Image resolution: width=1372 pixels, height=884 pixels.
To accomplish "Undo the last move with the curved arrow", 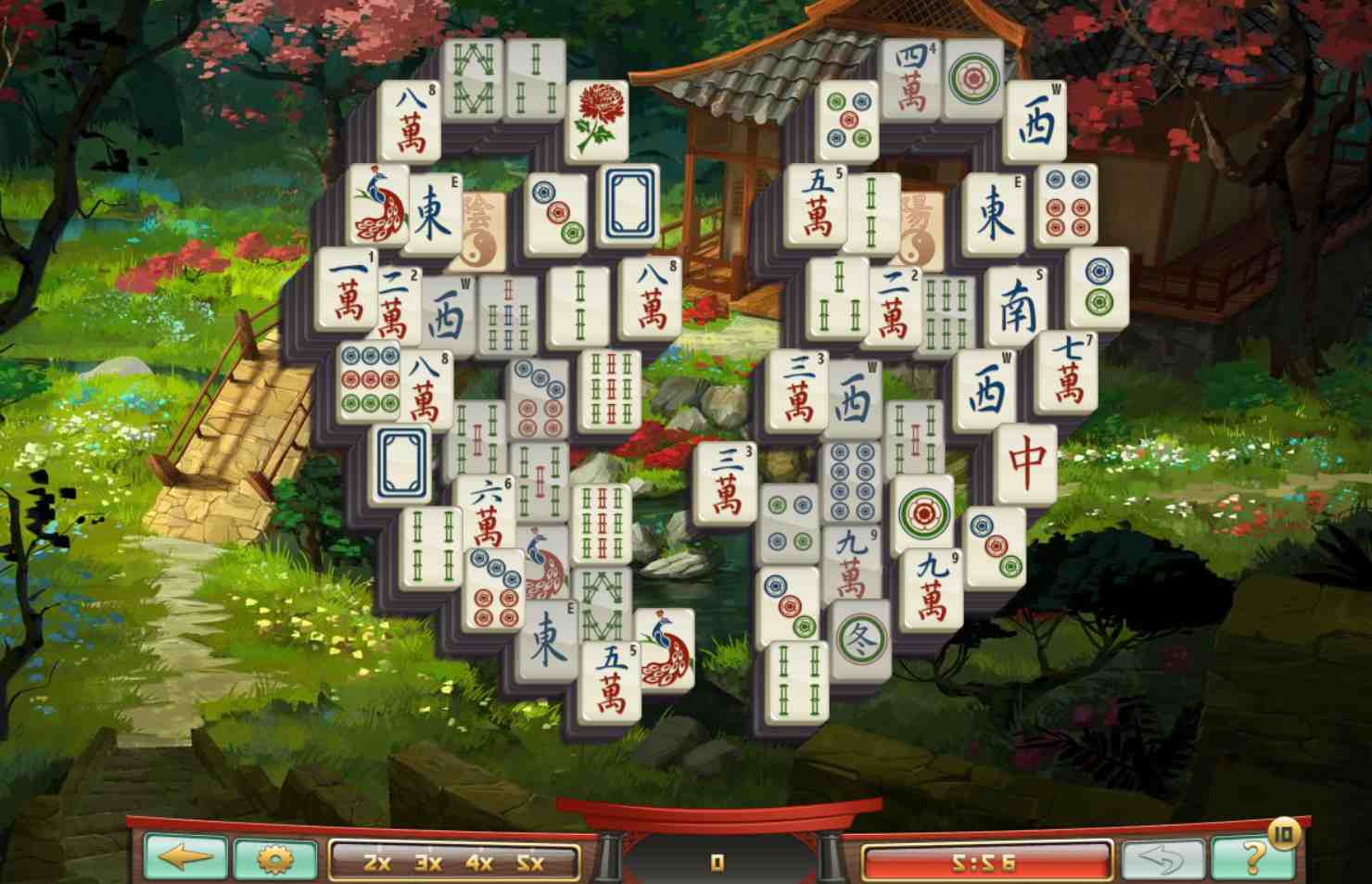I will [1163, 858].
